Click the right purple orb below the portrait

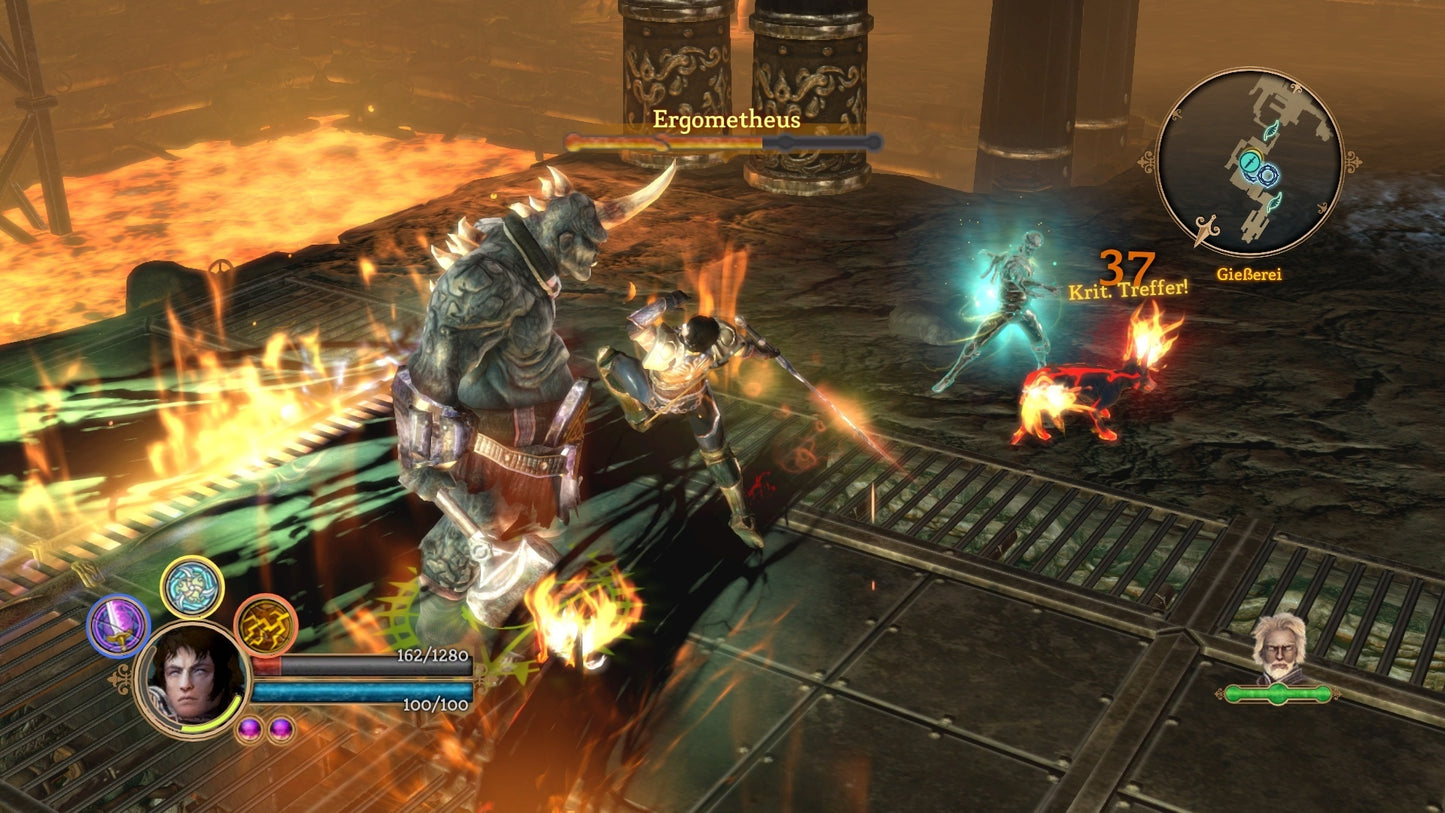[x=280, y=729]
